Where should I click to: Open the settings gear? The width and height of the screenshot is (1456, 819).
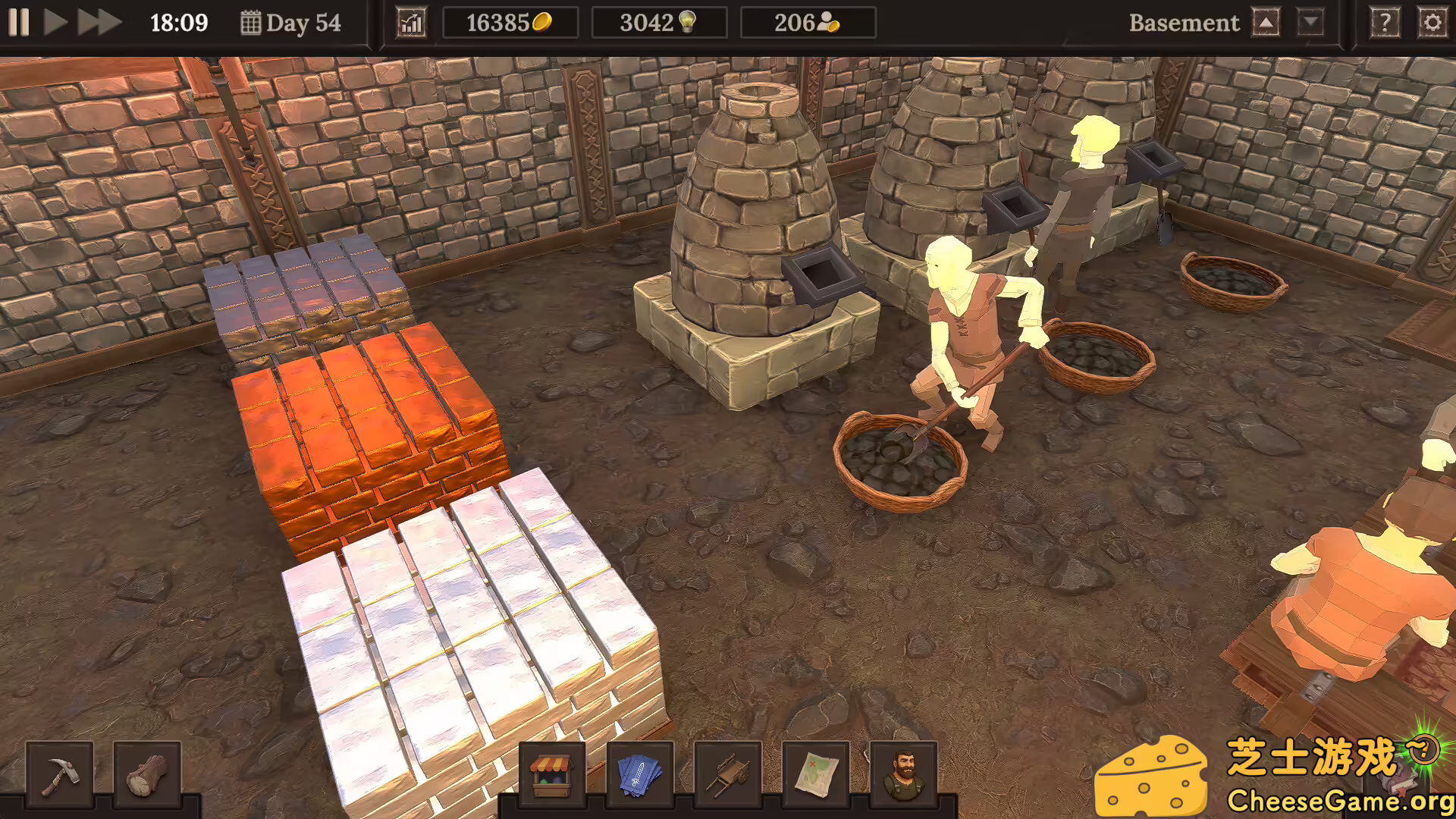point(1432,22)
